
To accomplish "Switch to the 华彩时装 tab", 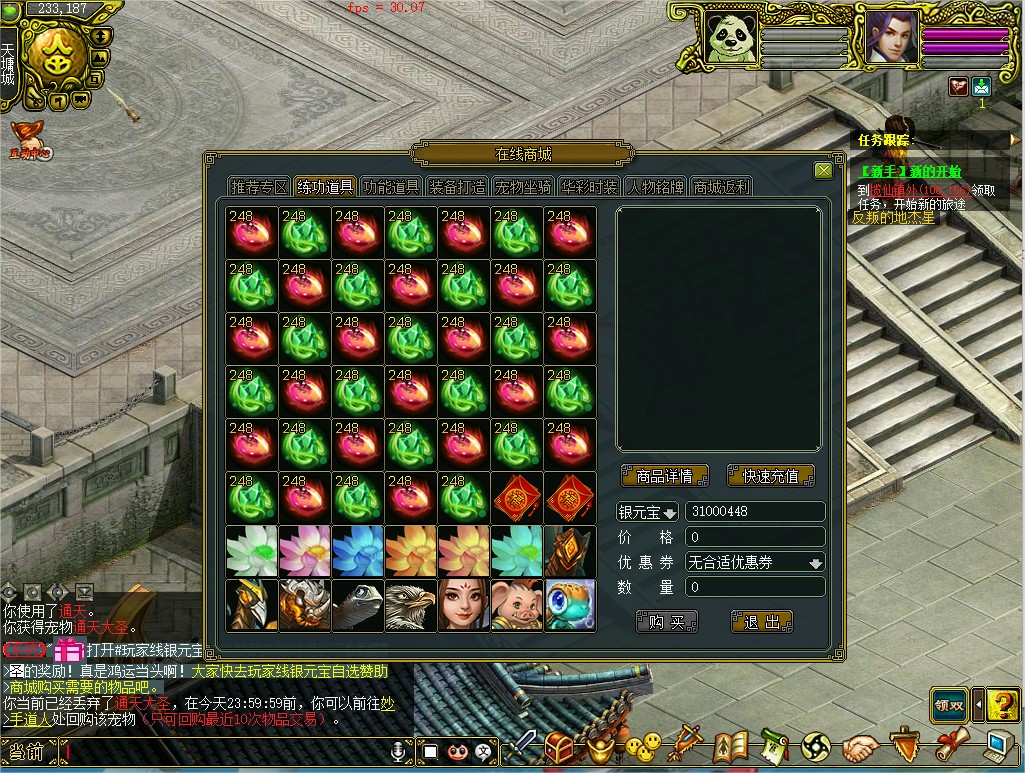I will pyautogui.click(x=589, y=187).
